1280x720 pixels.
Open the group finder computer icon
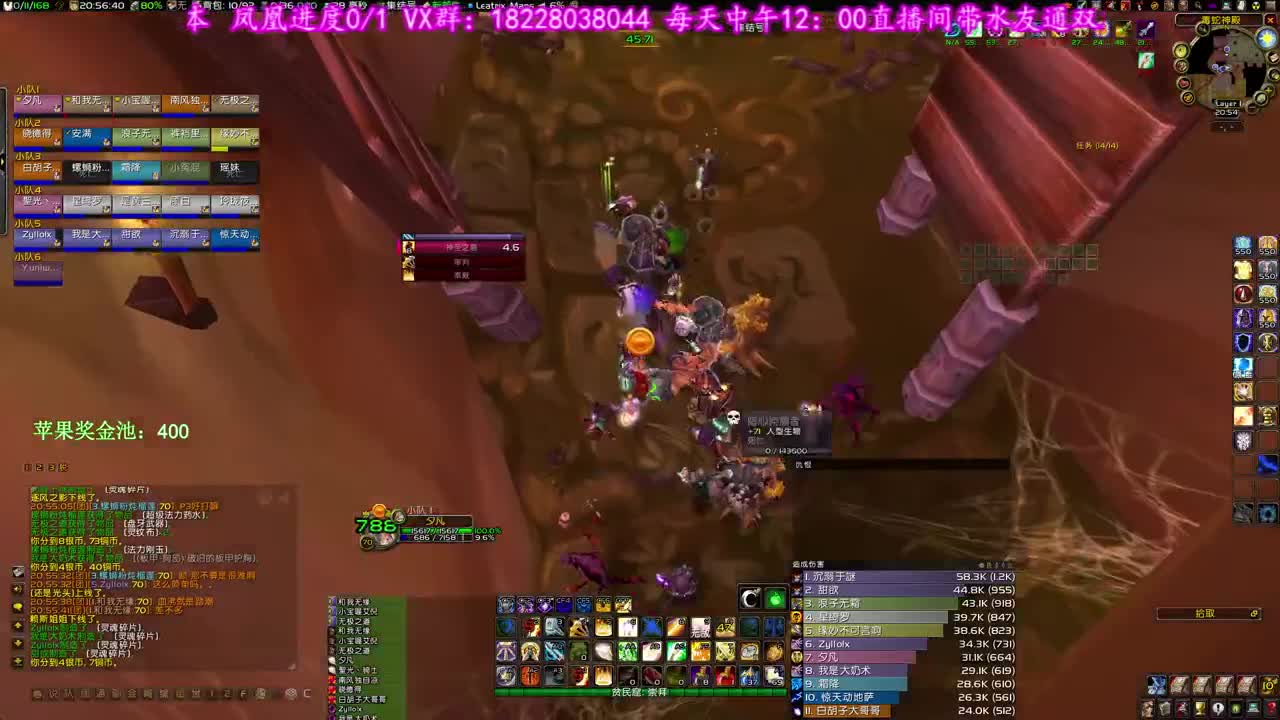1252,708
